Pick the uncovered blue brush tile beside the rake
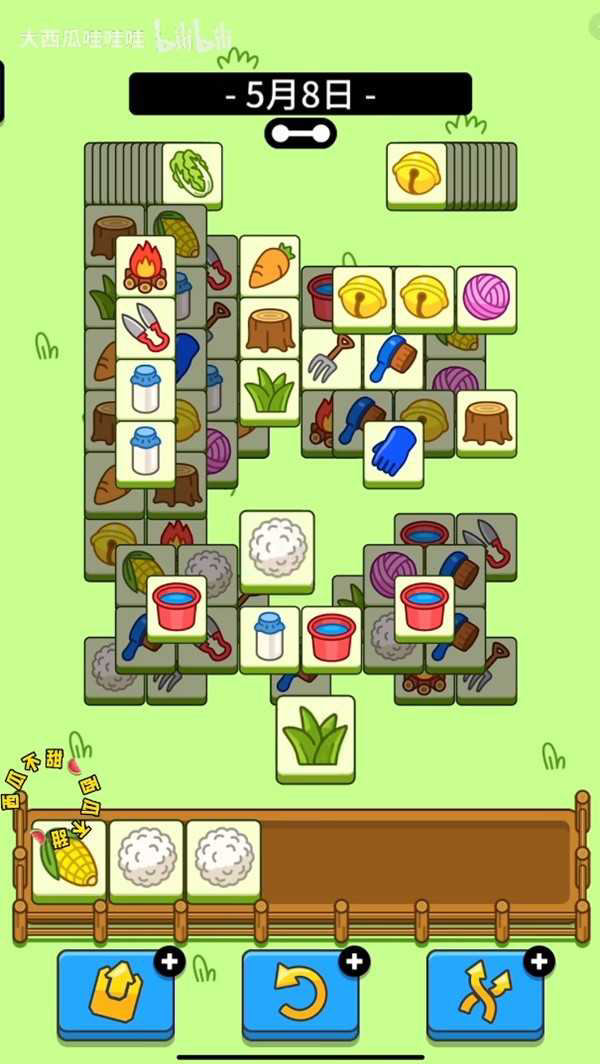The width and height of the screenshot is (600, 1064). click(393, 359)
